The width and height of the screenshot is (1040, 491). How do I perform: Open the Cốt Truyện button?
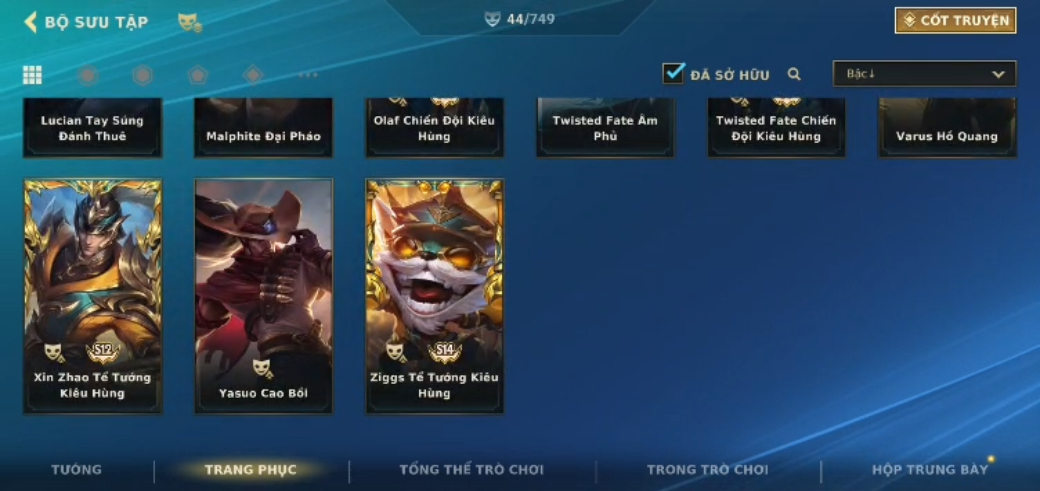pos(955,20)
